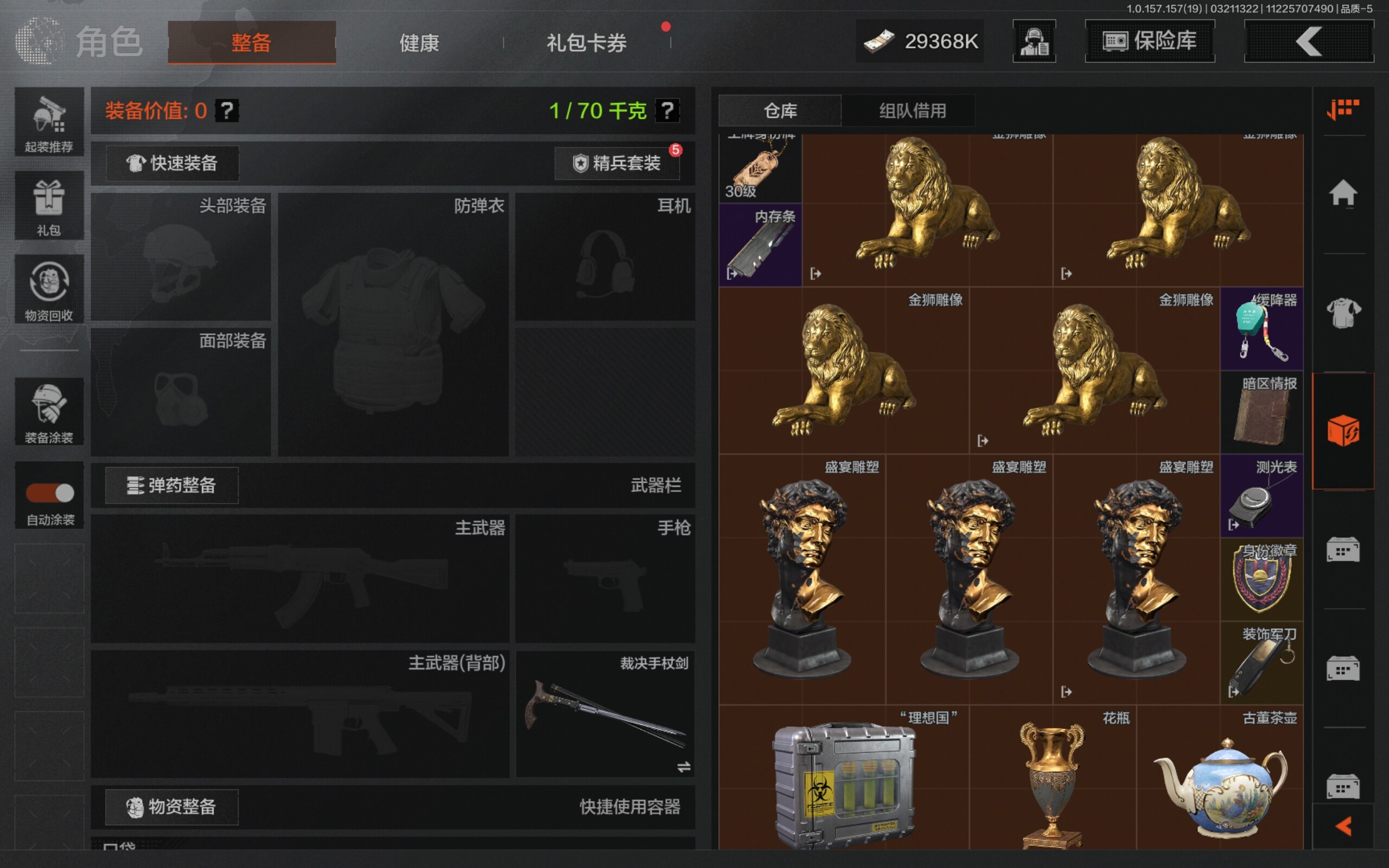Open 精兵套装 loadout sets
The width and height of the screenshot is (1389, 868).
click(617, 163)
